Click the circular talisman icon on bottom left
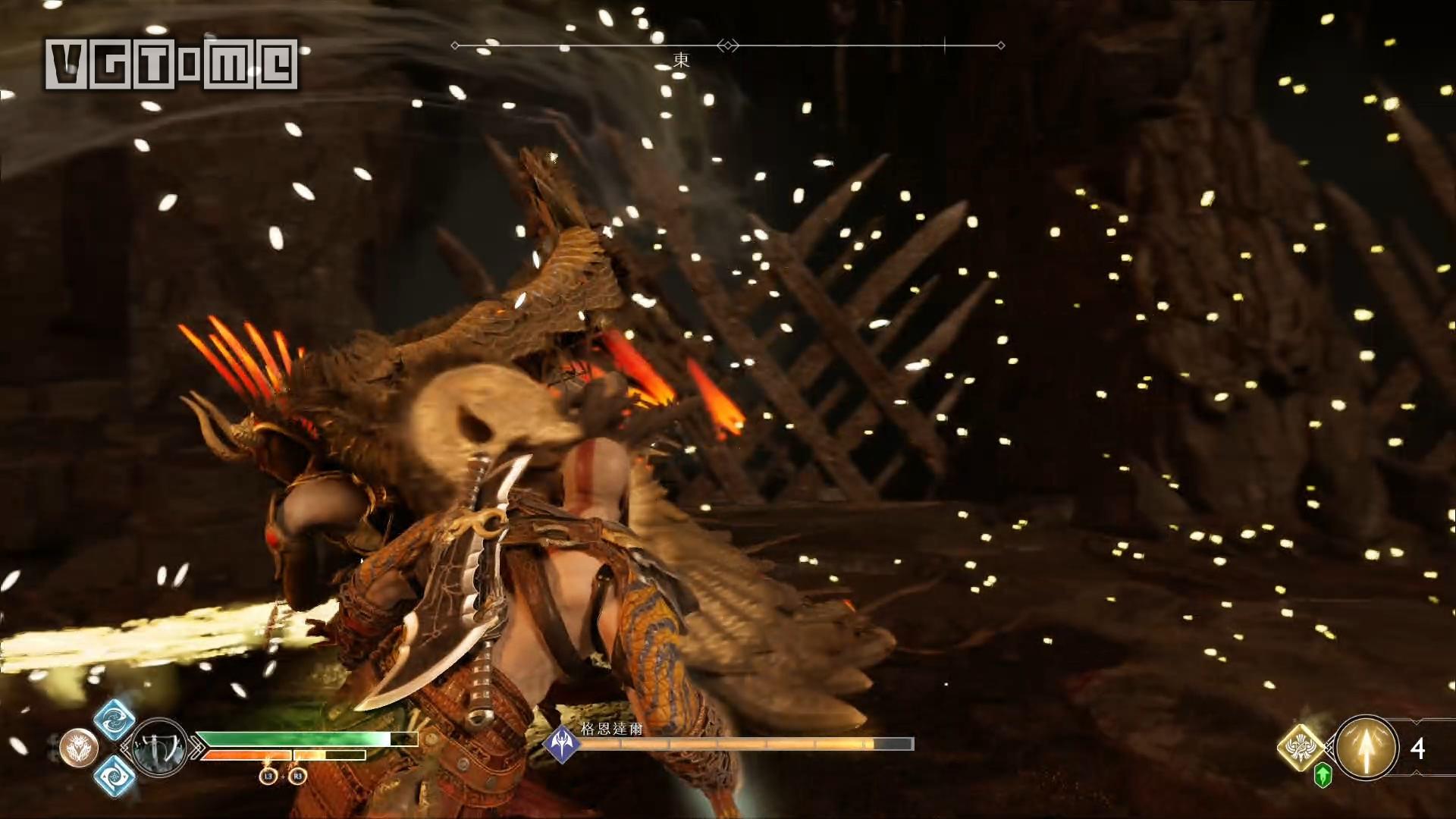1456x819 pixels. click(x=79, y=748)
